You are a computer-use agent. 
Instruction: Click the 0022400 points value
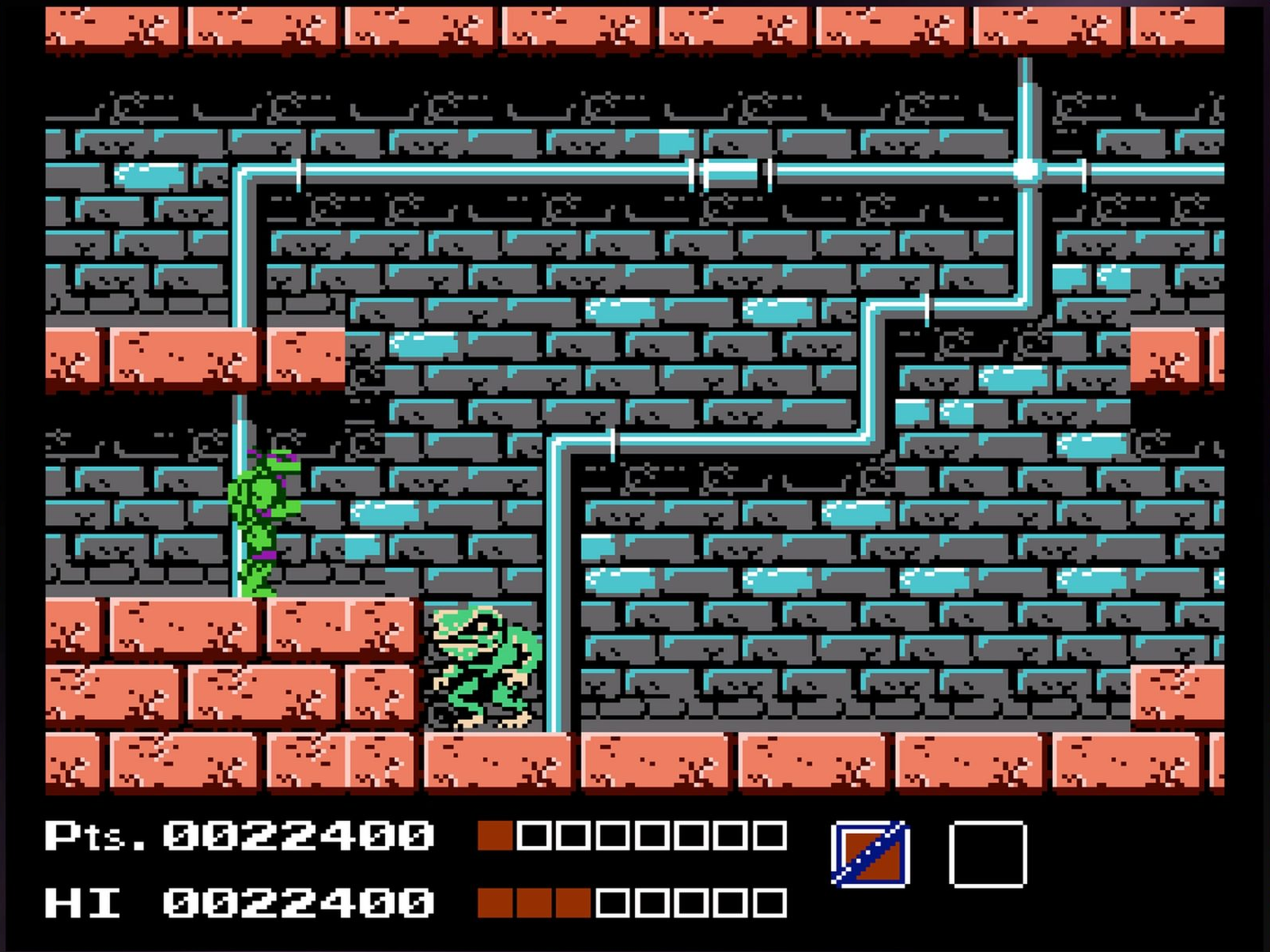297,833
